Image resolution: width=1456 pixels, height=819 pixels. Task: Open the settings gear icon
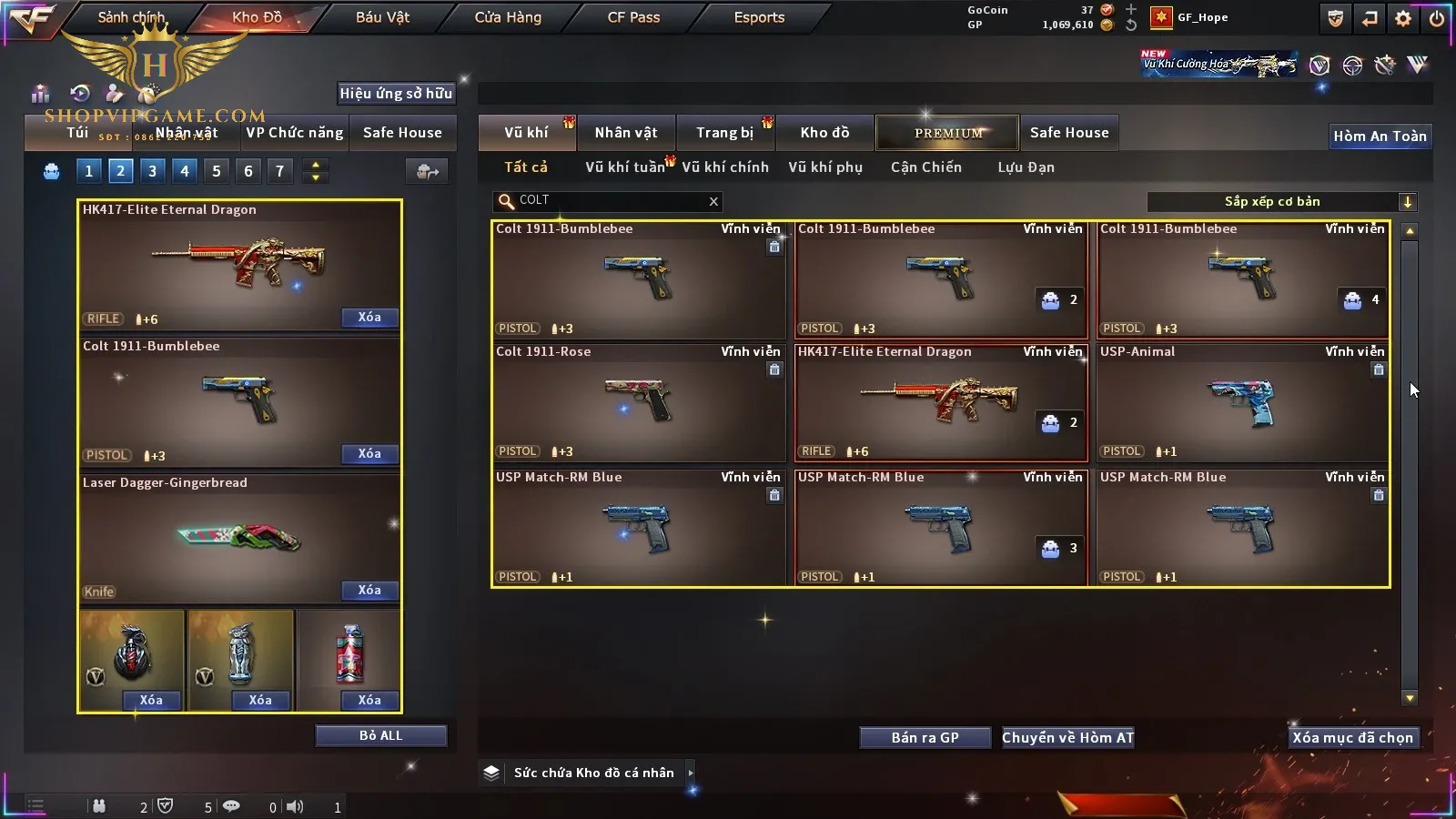(1403, 18)
